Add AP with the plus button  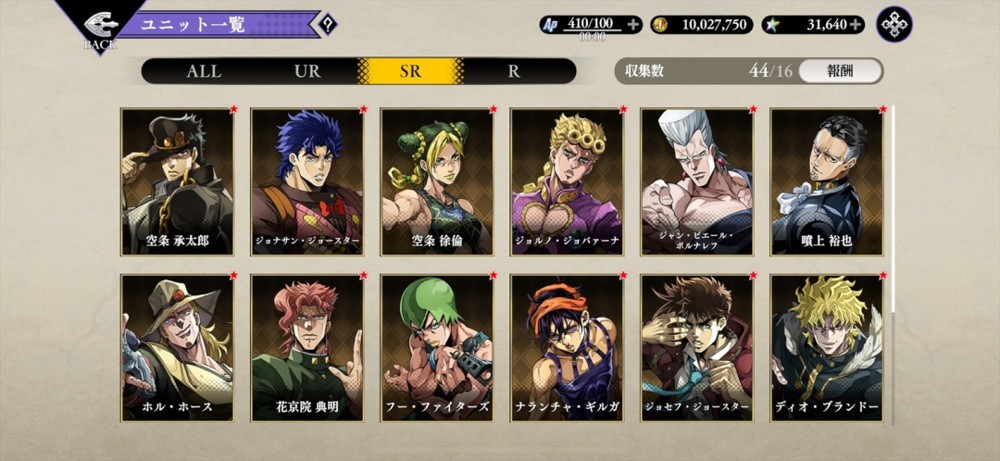pyautogui.click(x=632, y=24)
